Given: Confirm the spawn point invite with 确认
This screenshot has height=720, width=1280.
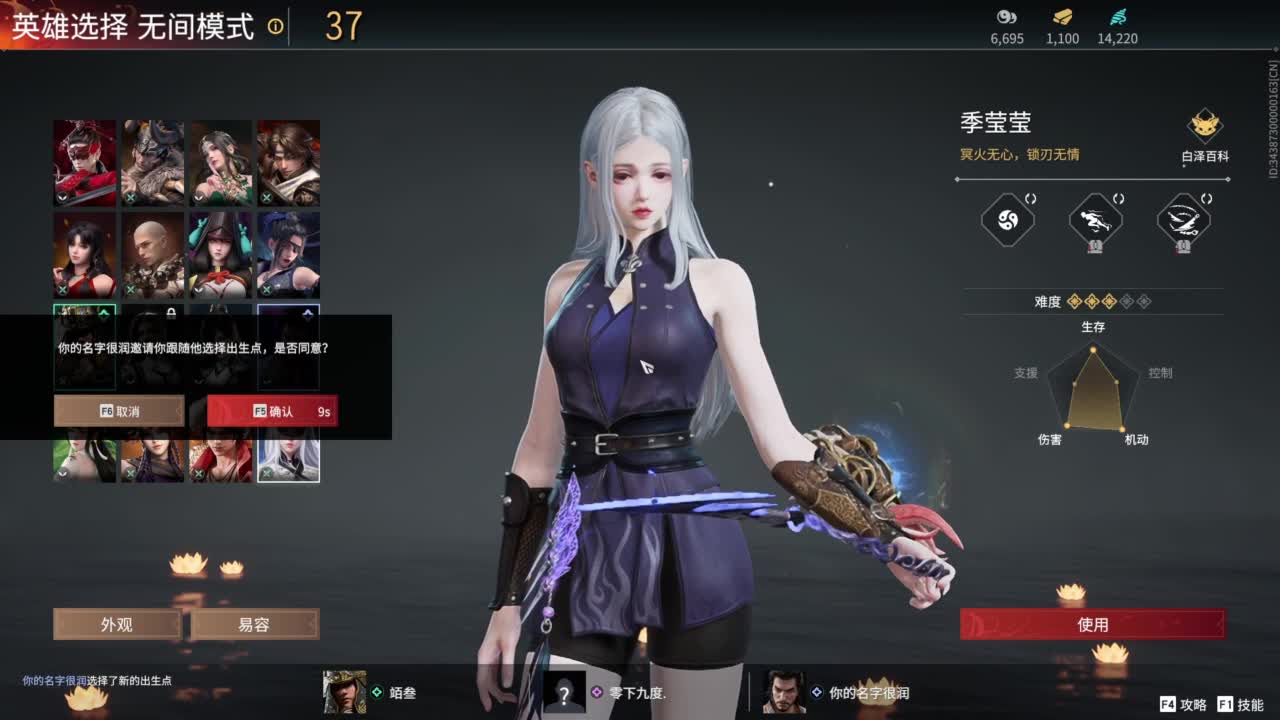Looking at the screenshot, I should 271,410.
